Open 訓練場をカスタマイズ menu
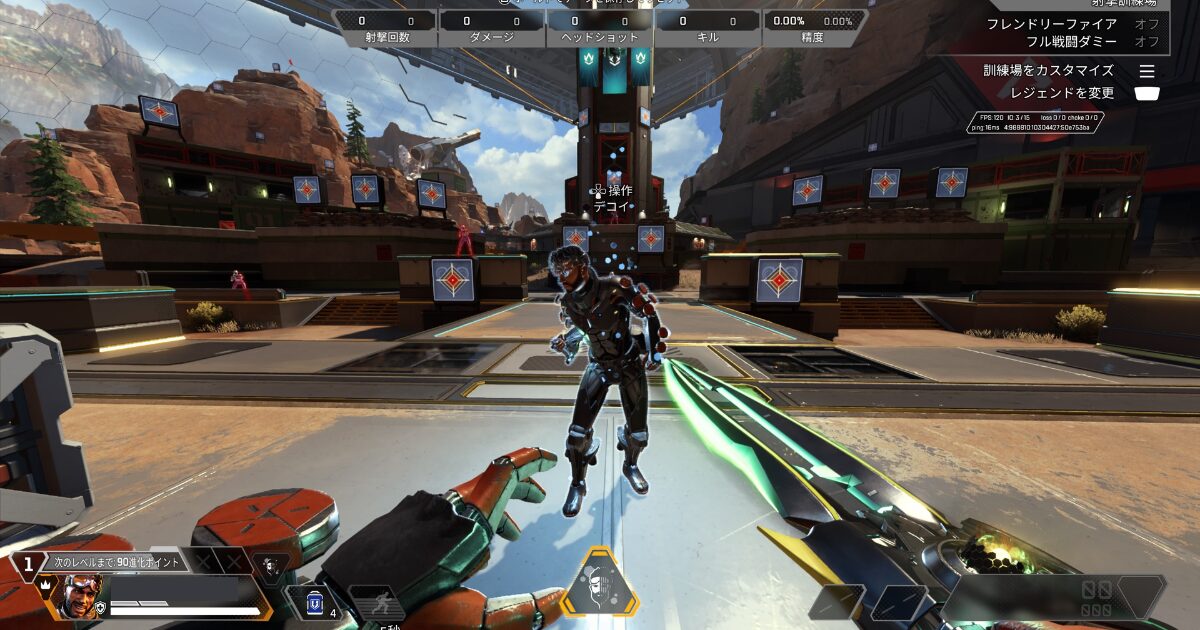The height and width of the screenshot is (630, 1200). coord(1147,71)
